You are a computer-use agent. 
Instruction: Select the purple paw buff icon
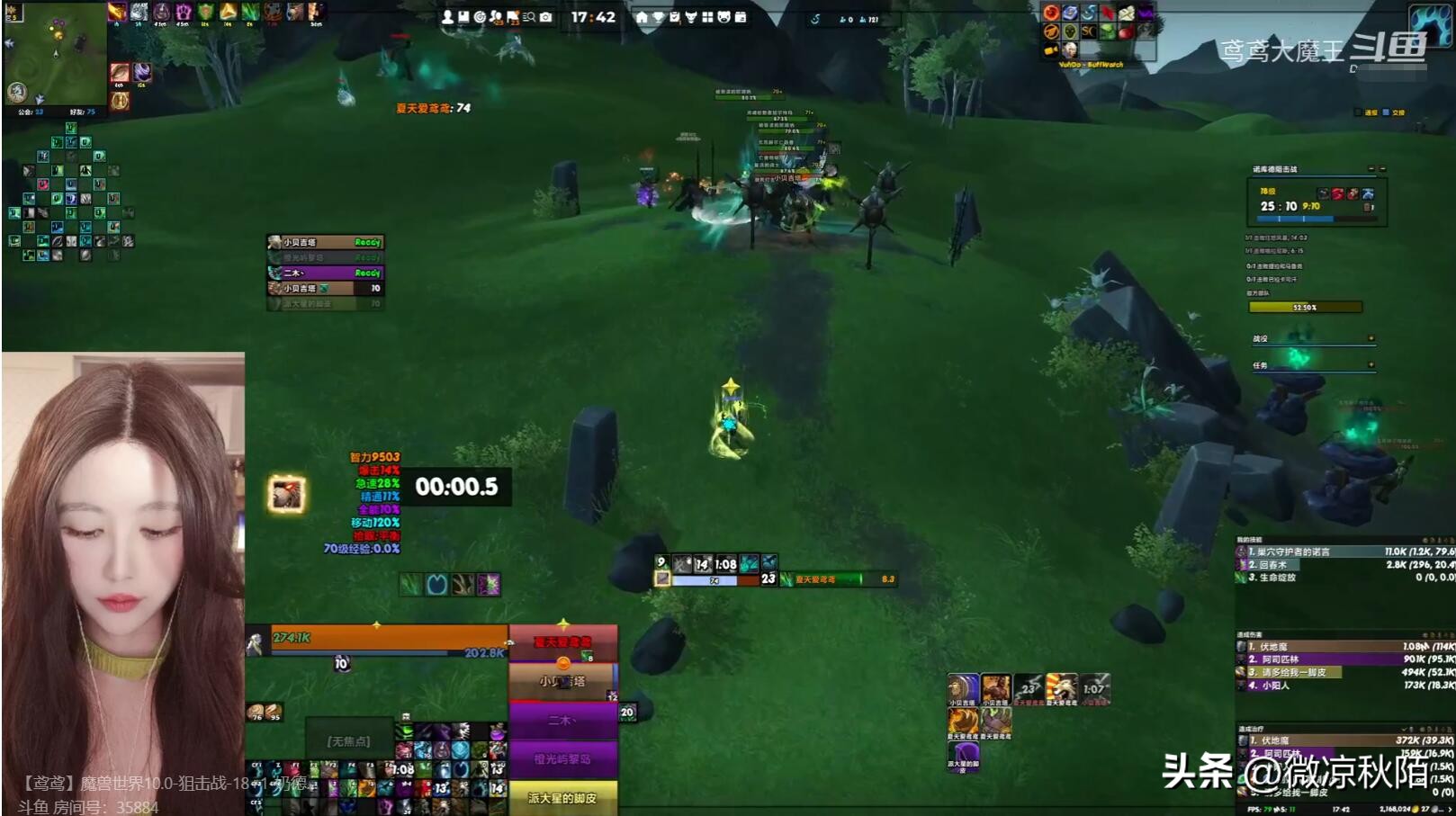pos(183,12)
